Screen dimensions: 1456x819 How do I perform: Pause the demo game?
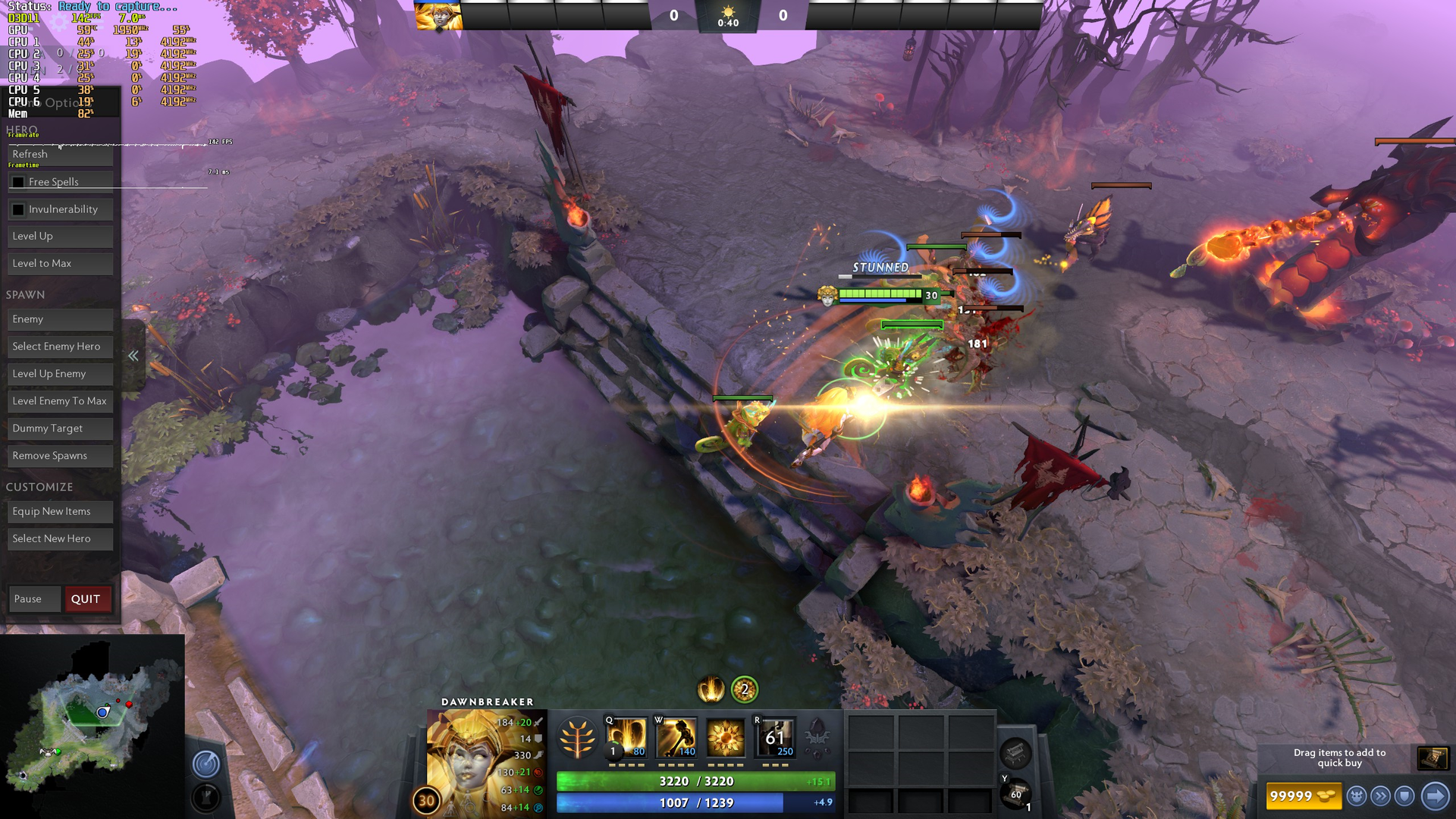pos(34,599)
